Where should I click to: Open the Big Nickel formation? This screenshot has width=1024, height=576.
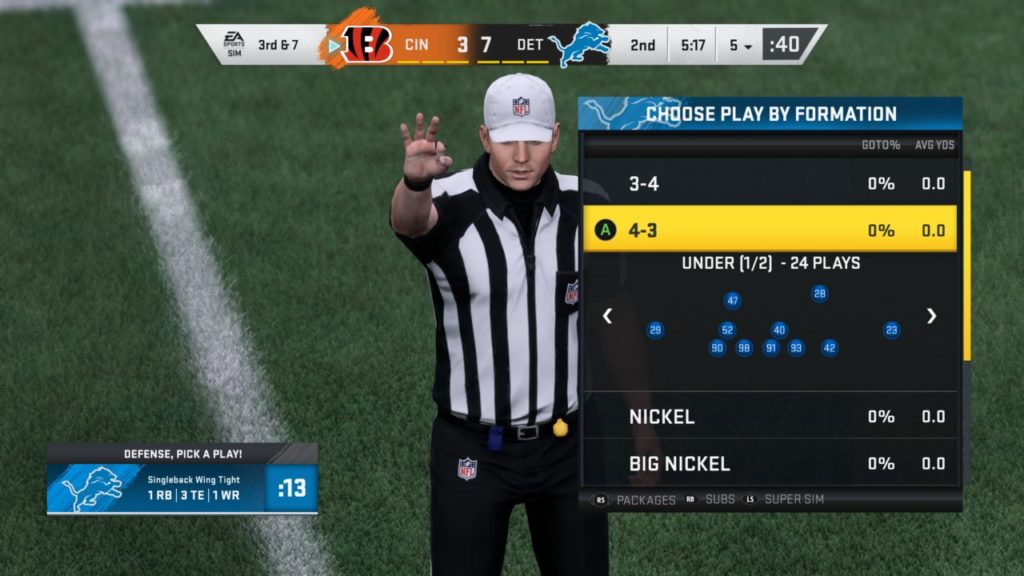click(x=770, y=464)
